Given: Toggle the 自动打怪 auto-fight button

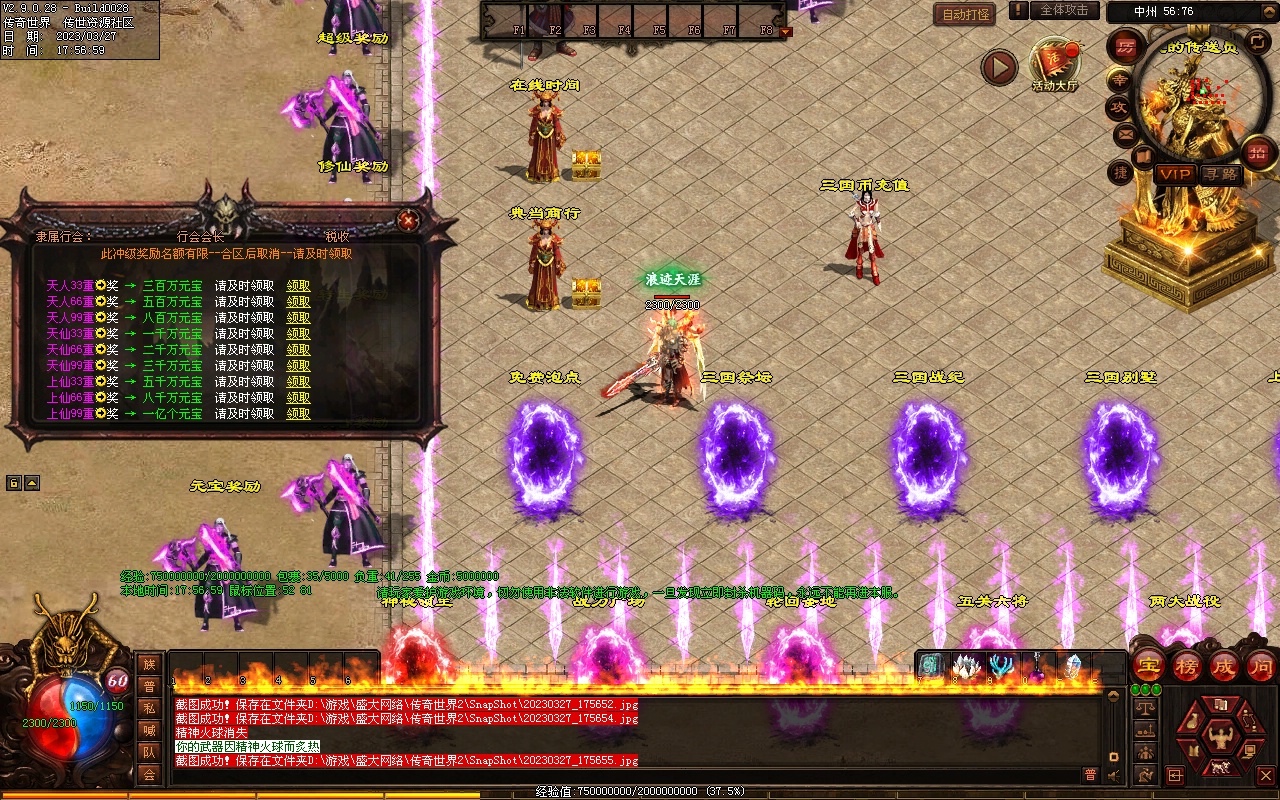Looking at the screenshot, I should click(966, 14).
